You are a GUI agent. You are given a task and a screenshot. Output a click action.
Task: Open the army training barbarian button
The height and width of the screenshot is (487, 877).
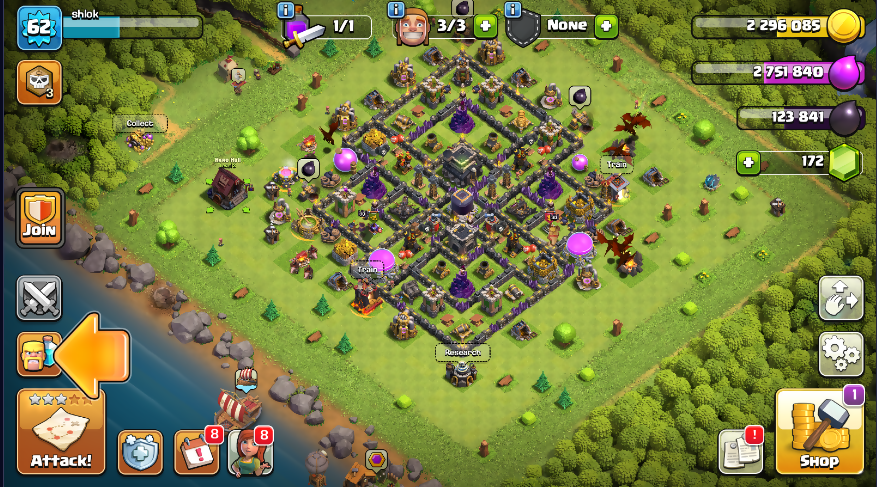tap(37, 354)
